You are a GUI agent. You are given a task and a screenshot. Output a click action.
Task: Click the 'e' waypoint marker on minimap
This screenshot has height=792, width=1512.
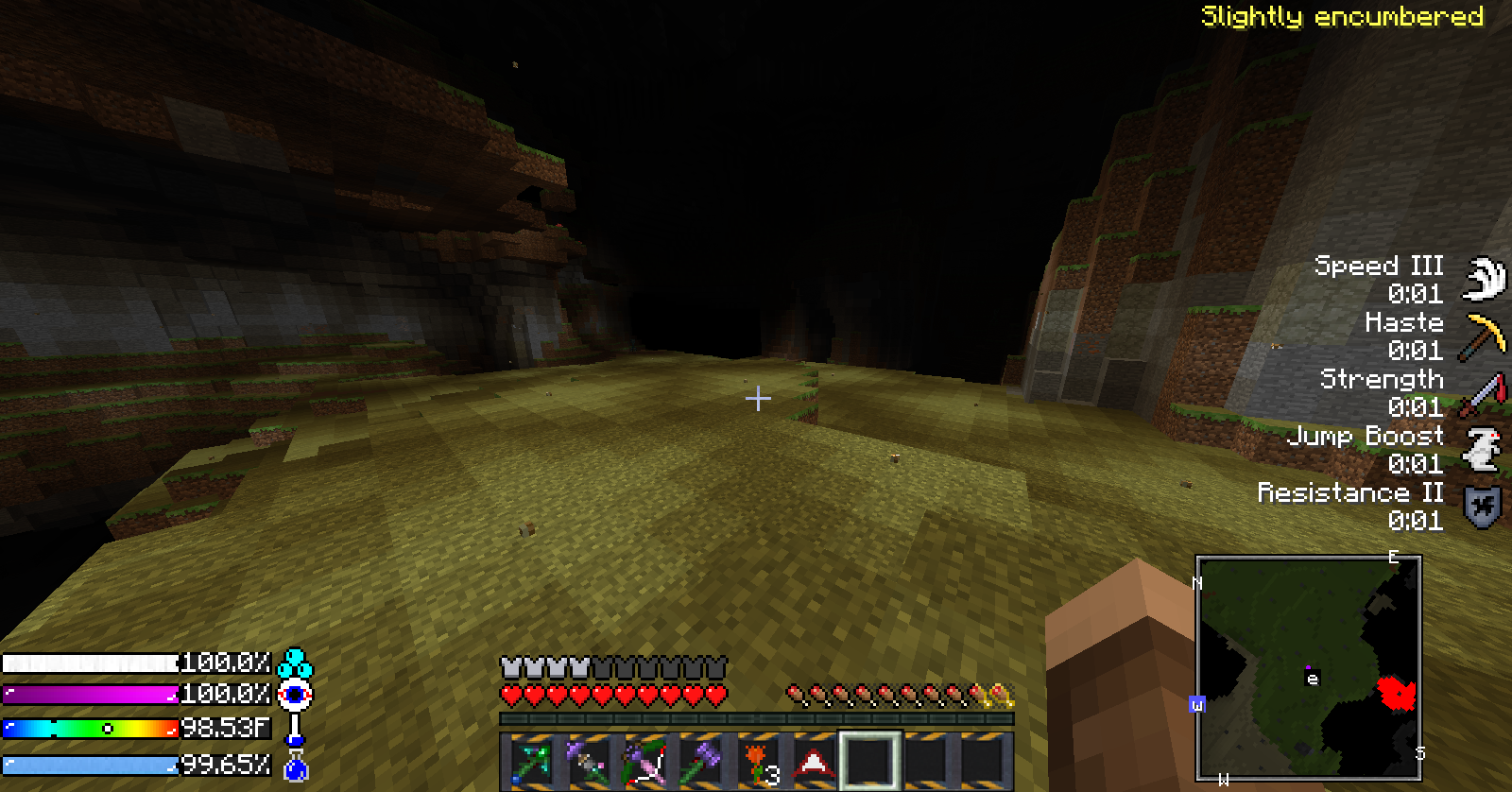pyautogui.click(x=1312, y=679)
